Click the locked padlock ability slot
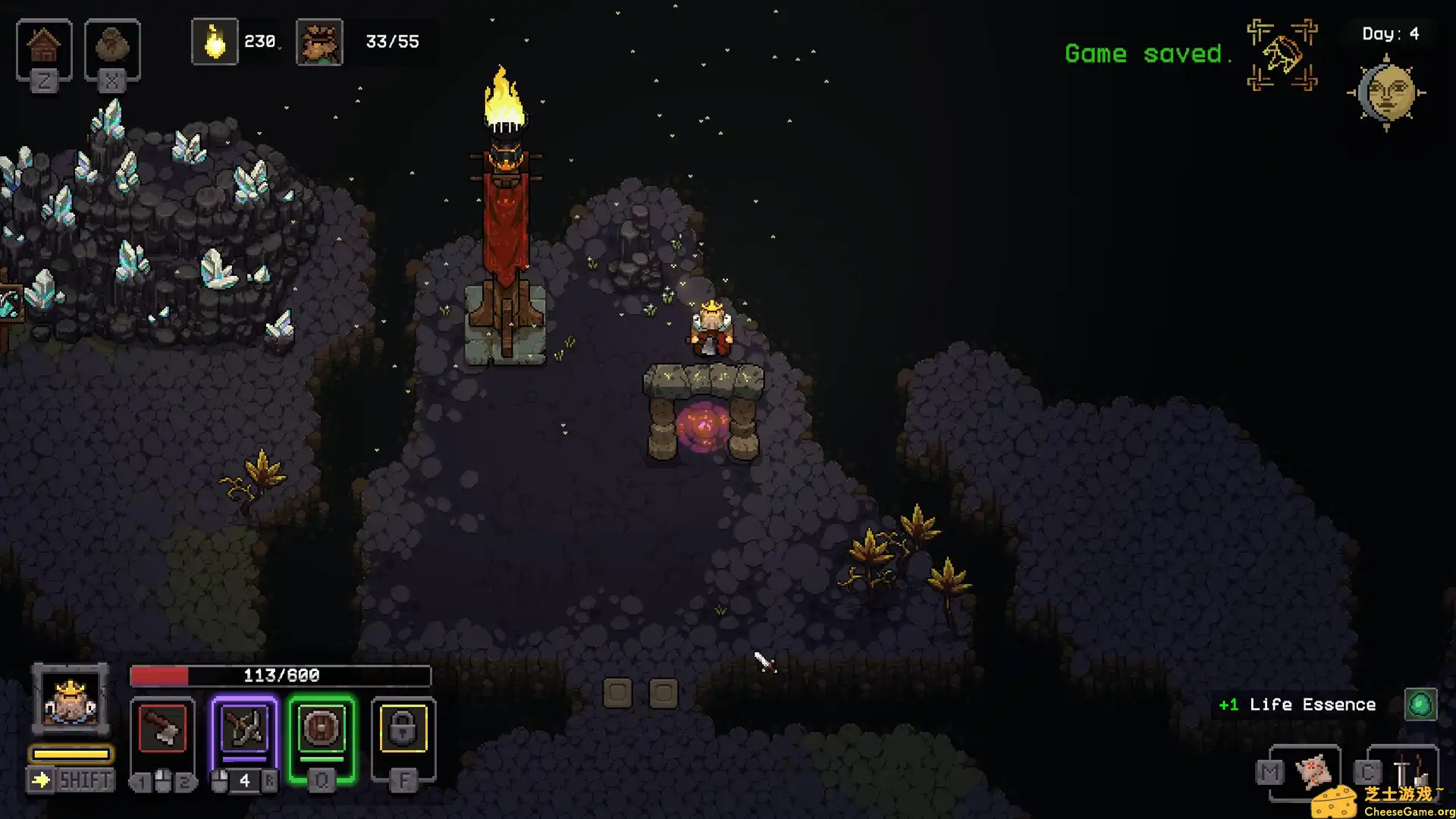1456x819 pixels. pos(403,730)
